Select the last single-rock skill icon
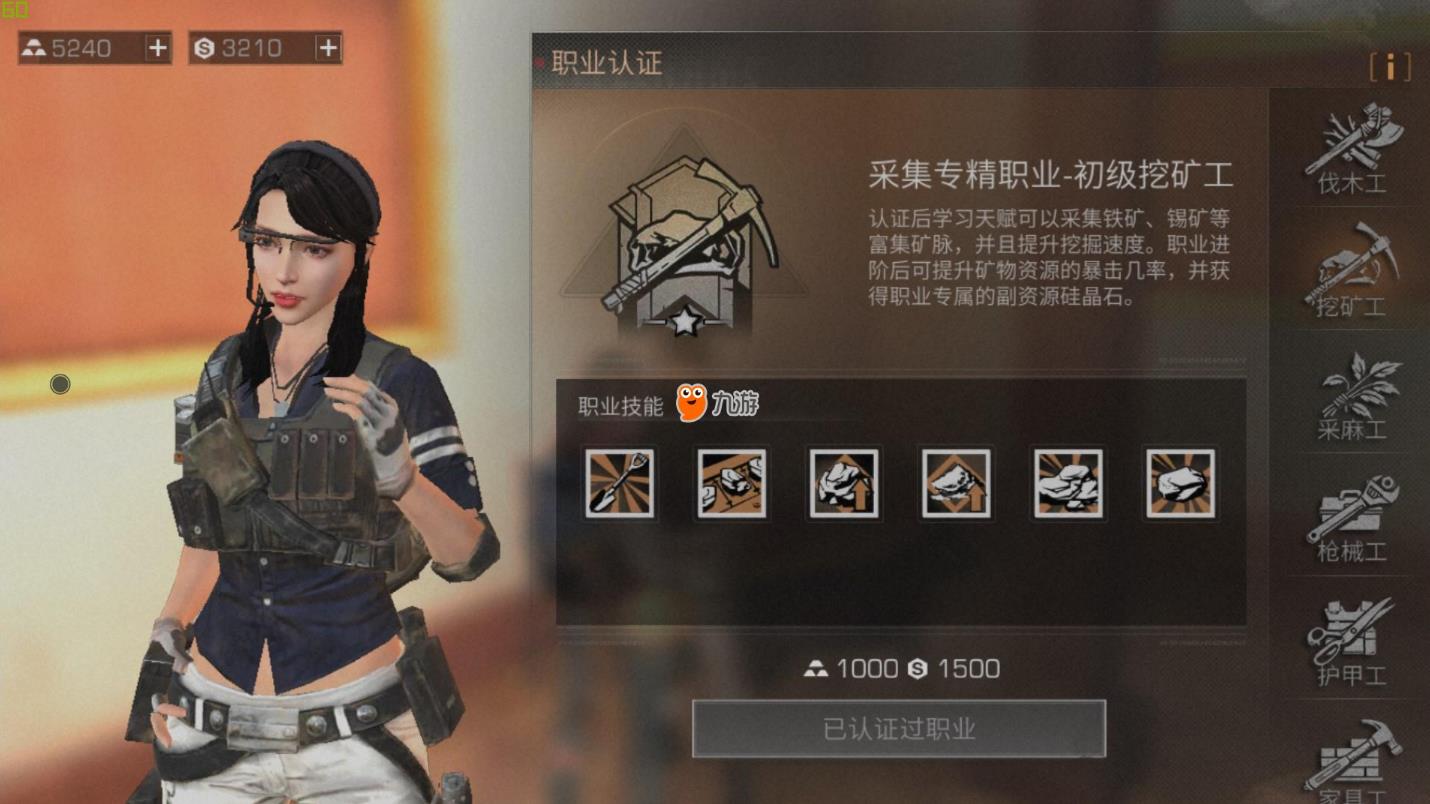1430x804 pixels. [1180, 484]
